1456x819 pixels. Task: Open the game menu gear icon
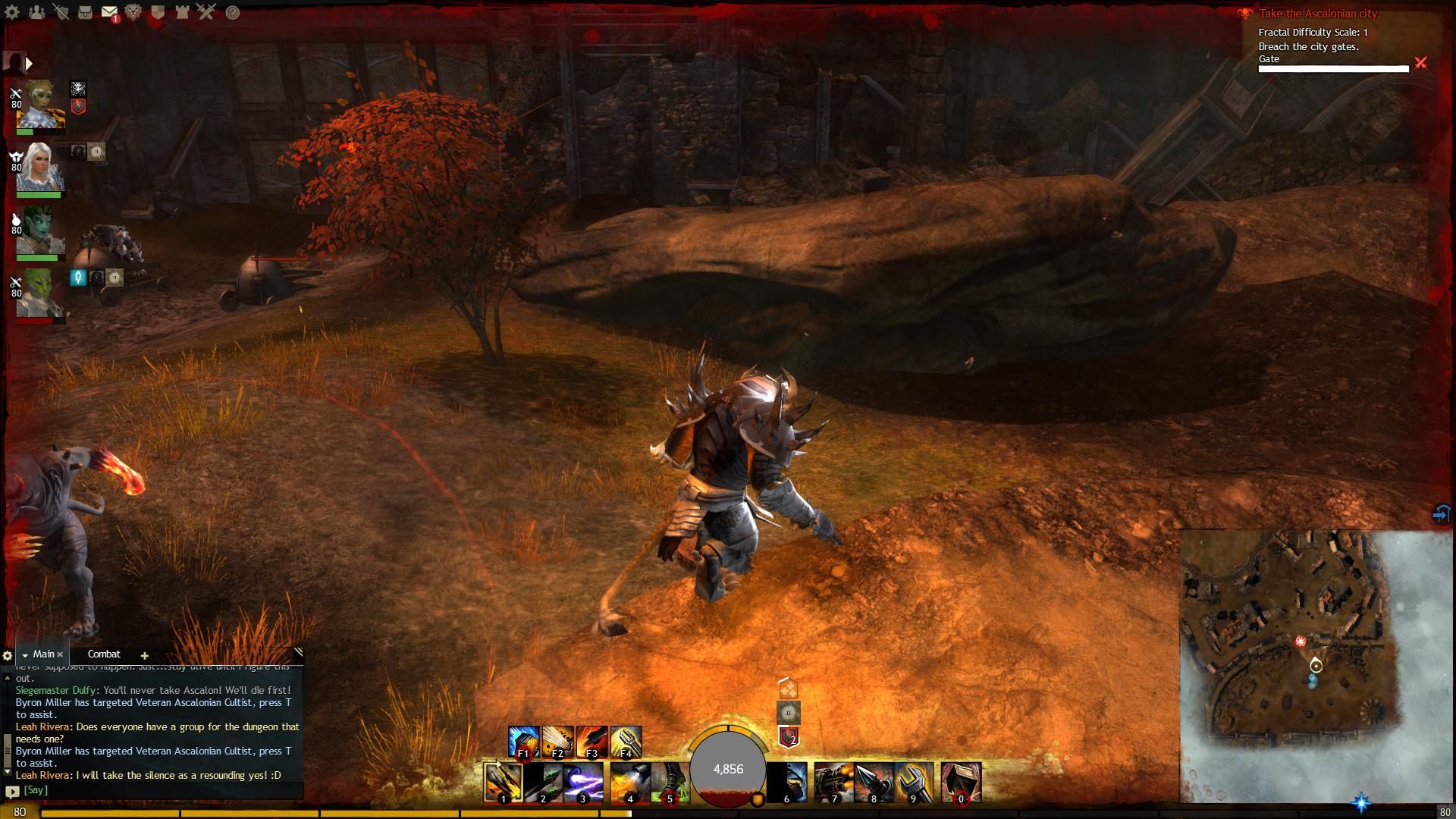pos(12,12)
